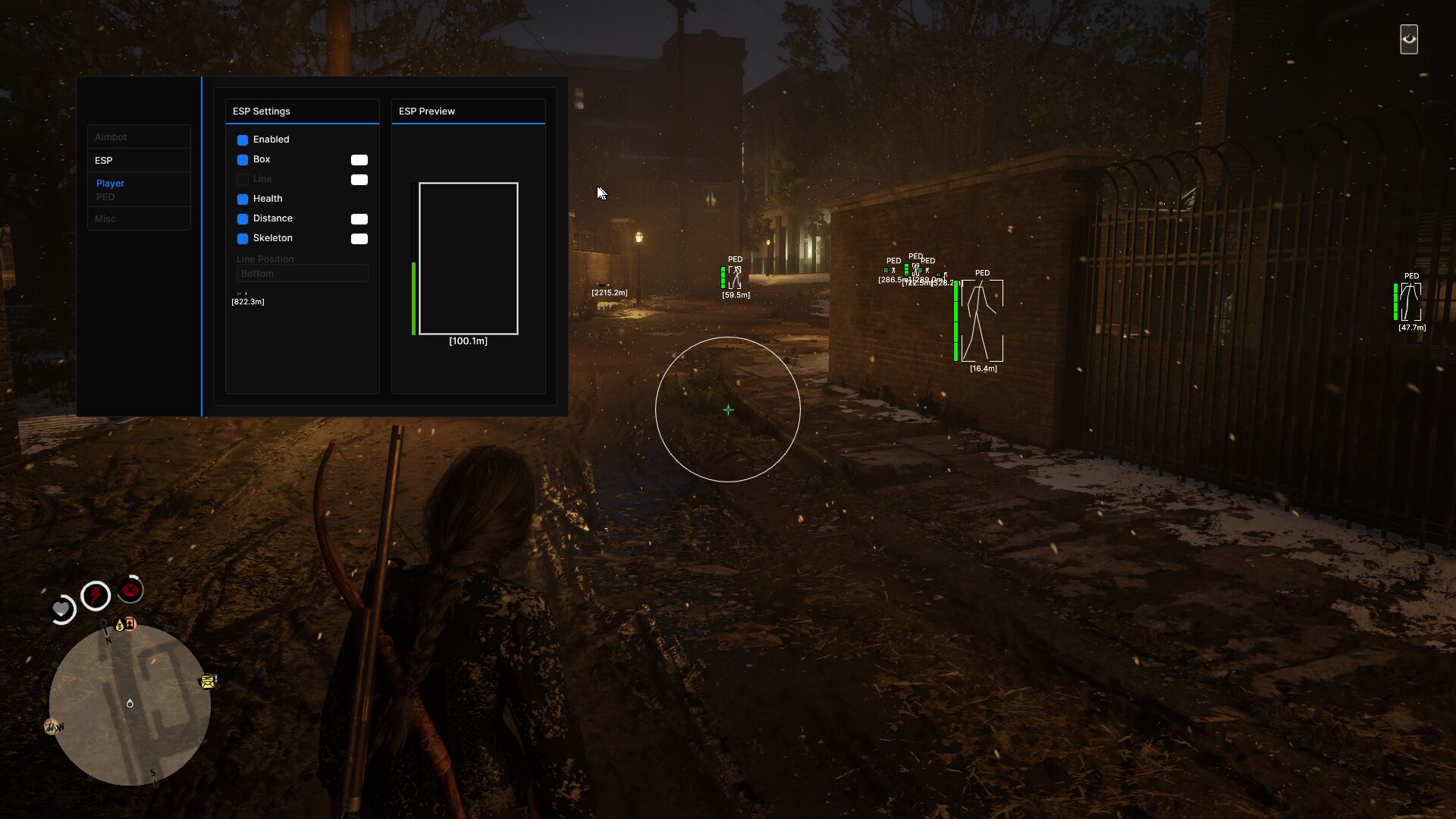The width and height of the screenshot is (1456, 819).
Task: Switch to the PED ESP sub-tab
Action: pyautogui.click(x=105, y=197)
